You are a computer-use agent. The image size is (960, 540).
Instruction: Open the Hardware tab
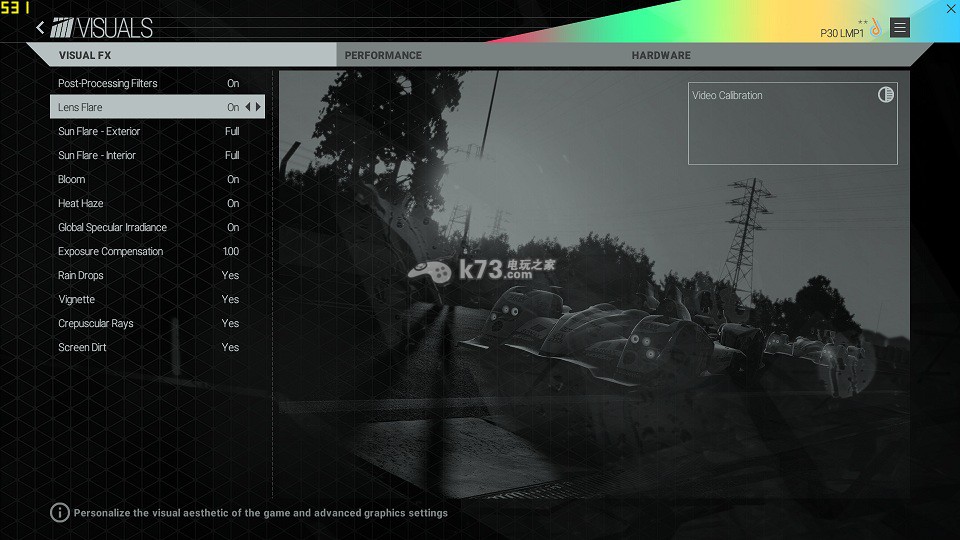[x=661, y=55]
